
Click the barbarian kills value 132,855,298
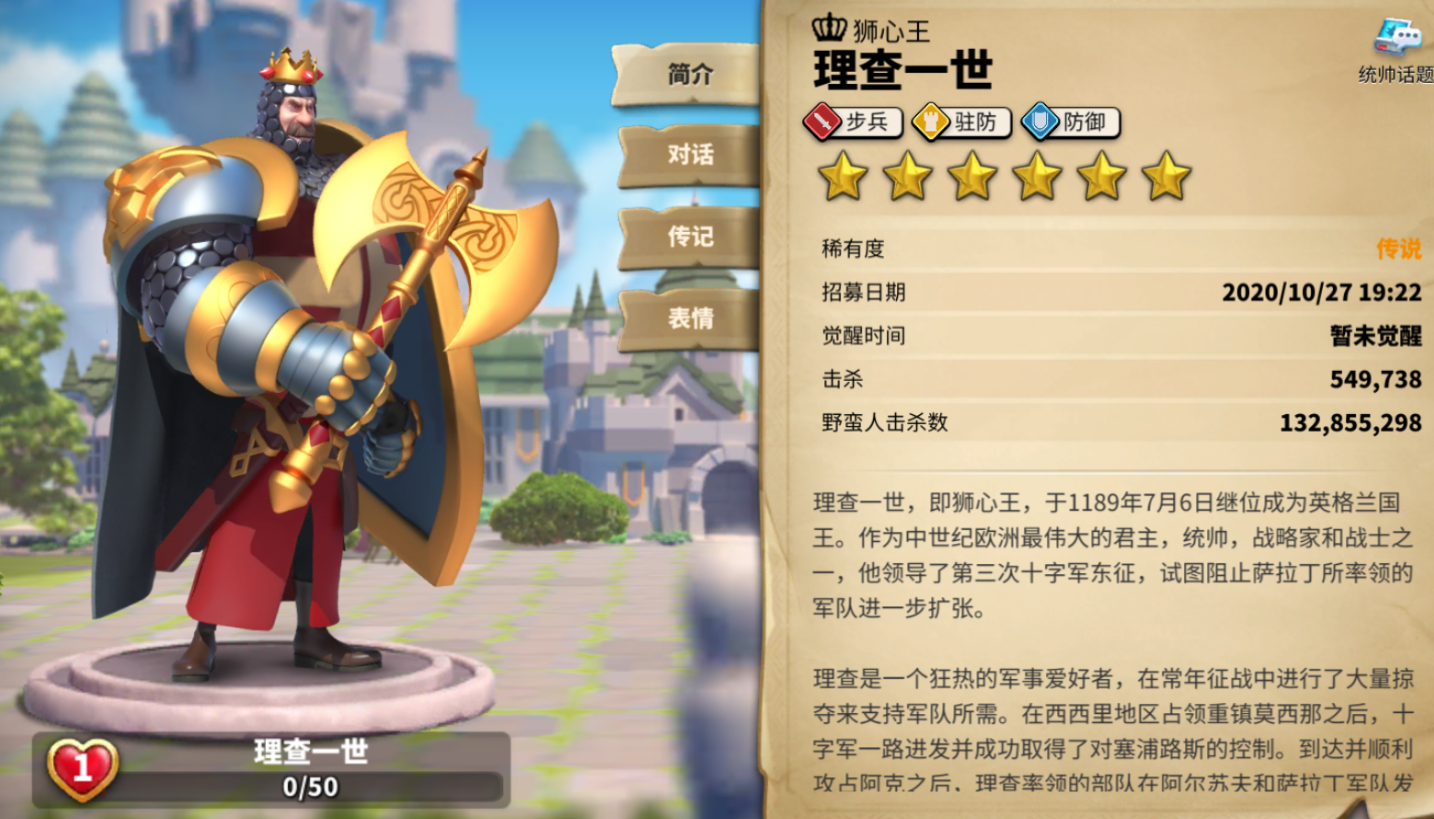click(1350, 422)
